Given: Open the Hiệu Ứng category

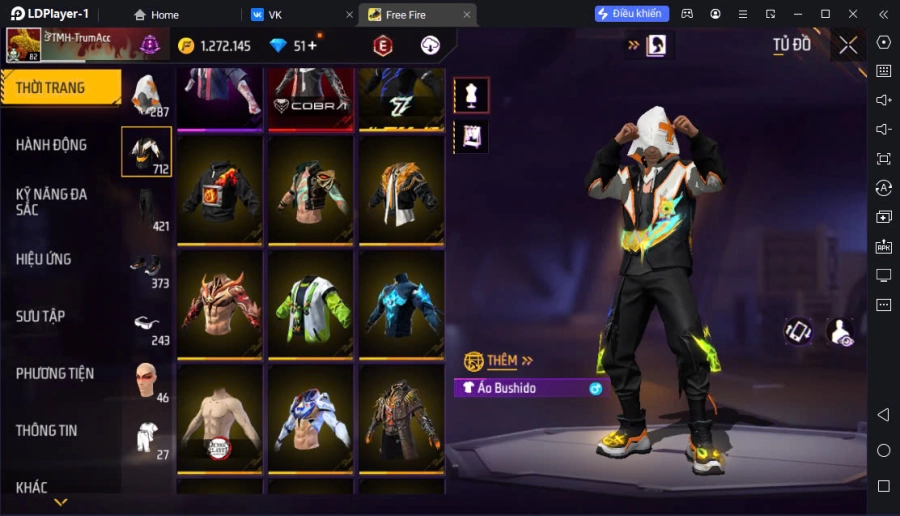Looking at the screenshot, I should [x=44, y=259].
